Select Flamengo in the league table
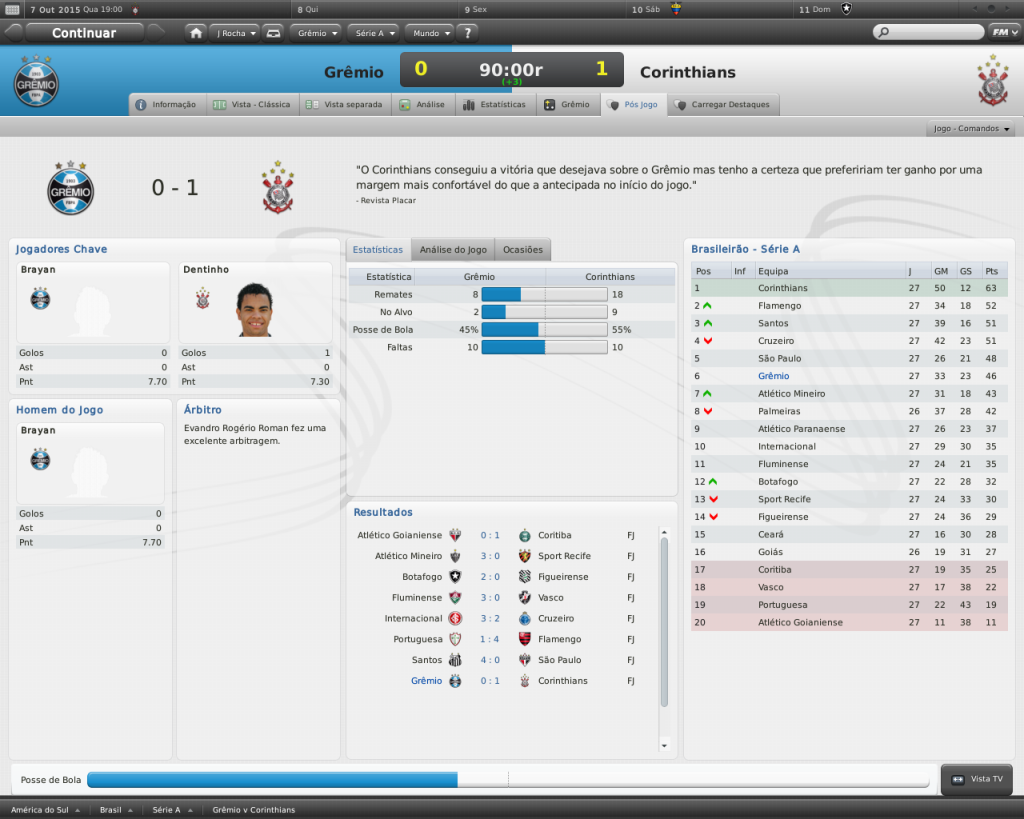This screenshot has height=819, width=1024. tap(779, 306)
